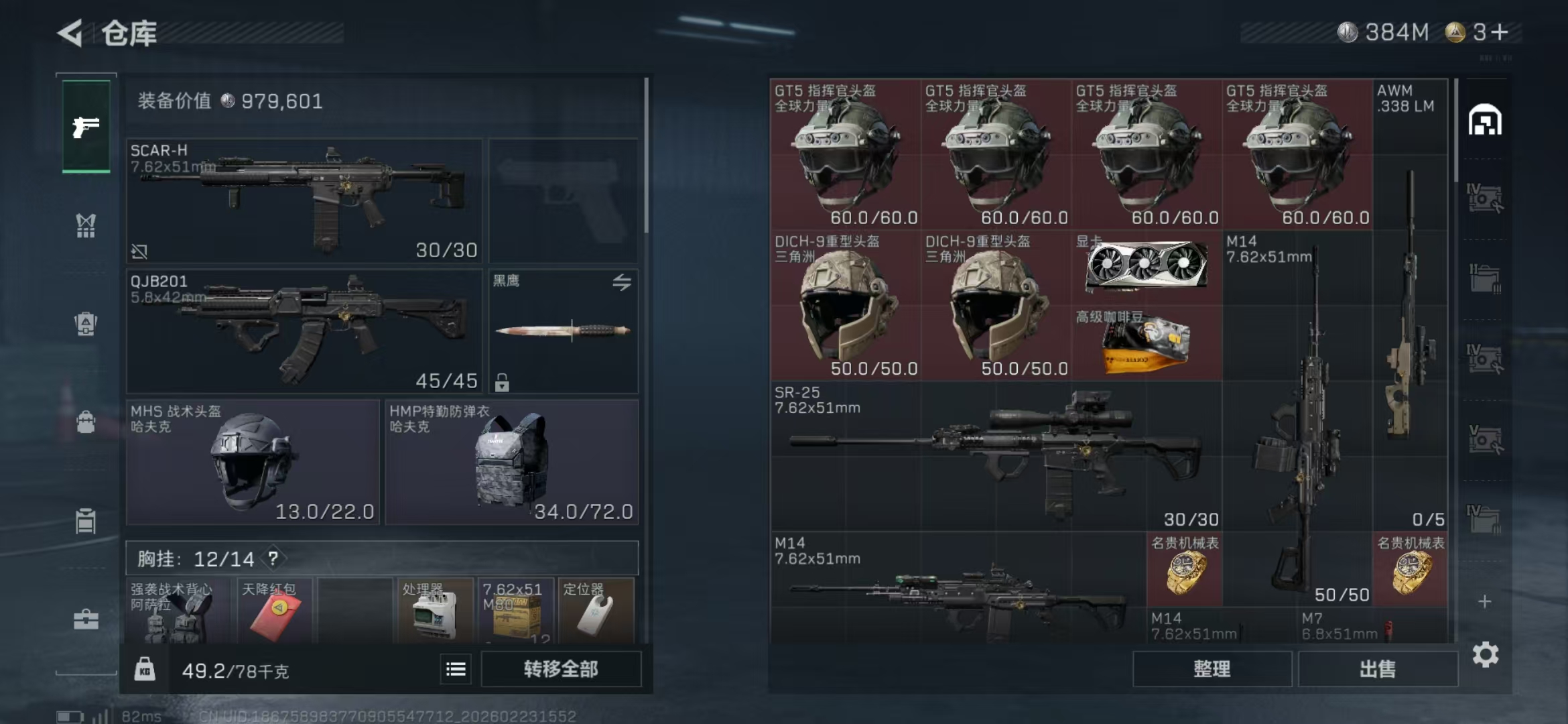Viewport: 1568px width, 724px height.
Task: Click the 转移全部 transfer all button
Action: pos(560,669)
